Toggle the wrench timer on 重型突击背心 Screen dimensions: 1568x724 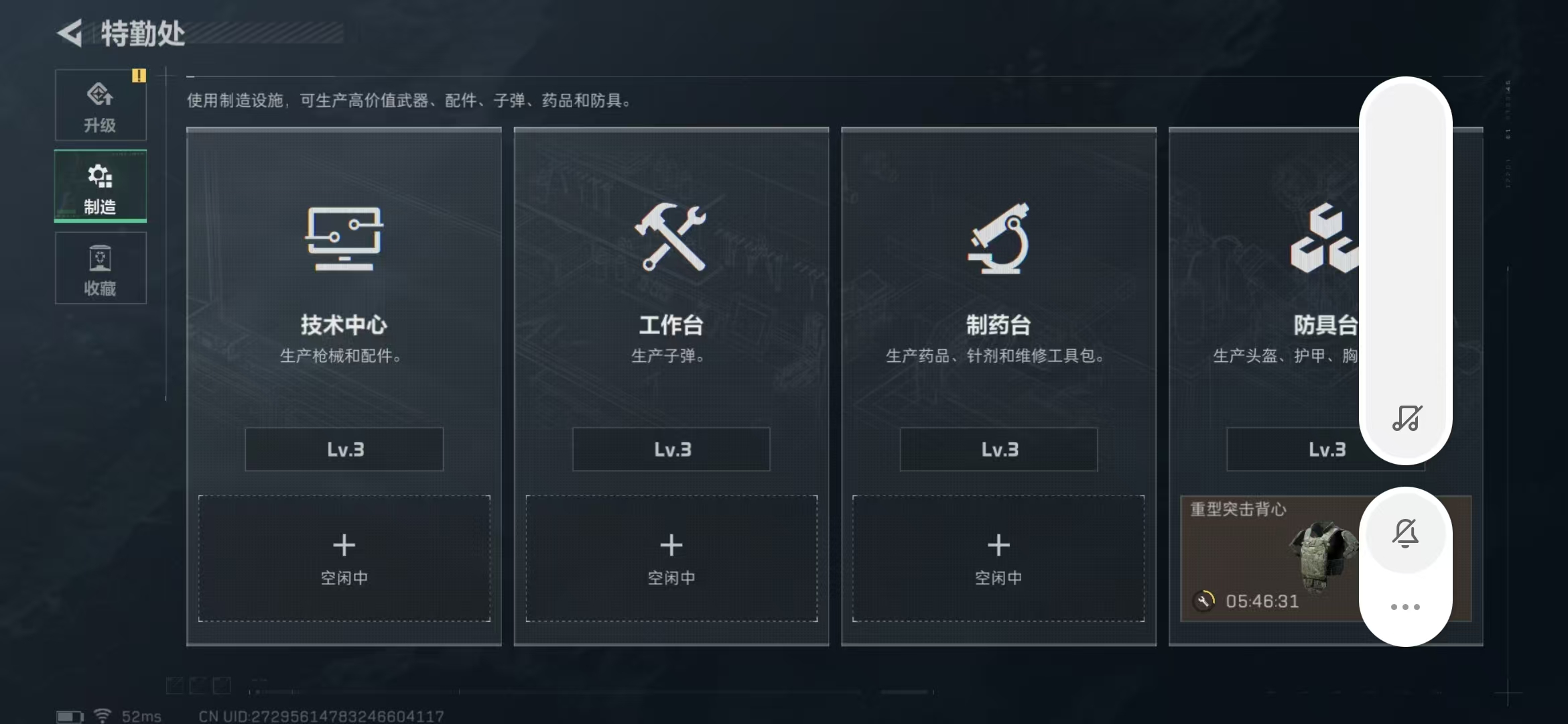click(x=1203, y=601)
